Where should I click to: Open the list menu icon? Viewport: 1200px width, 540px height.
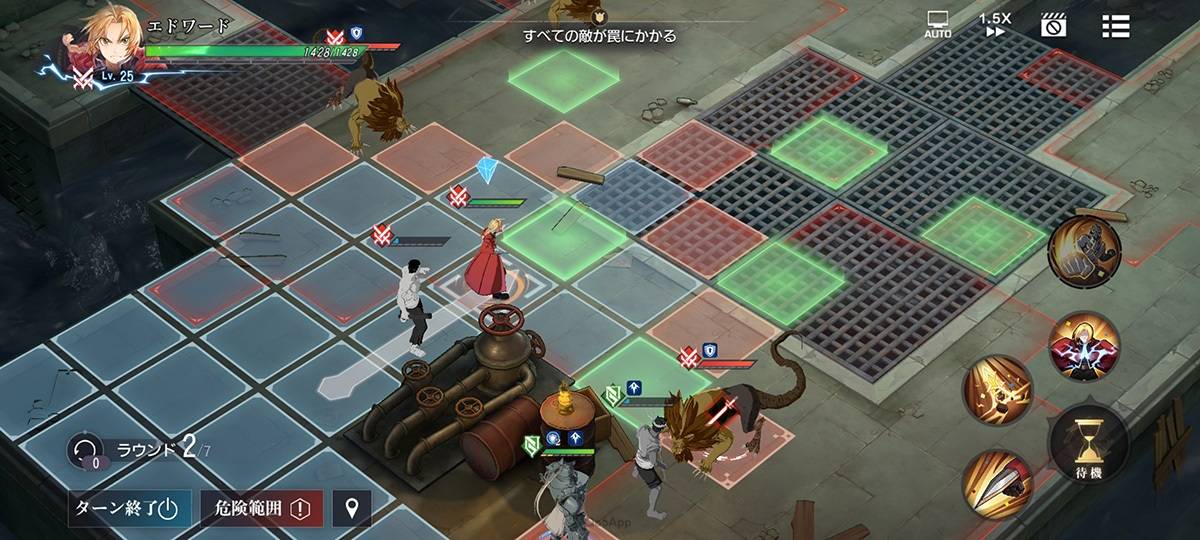(x=1115, y=26)
